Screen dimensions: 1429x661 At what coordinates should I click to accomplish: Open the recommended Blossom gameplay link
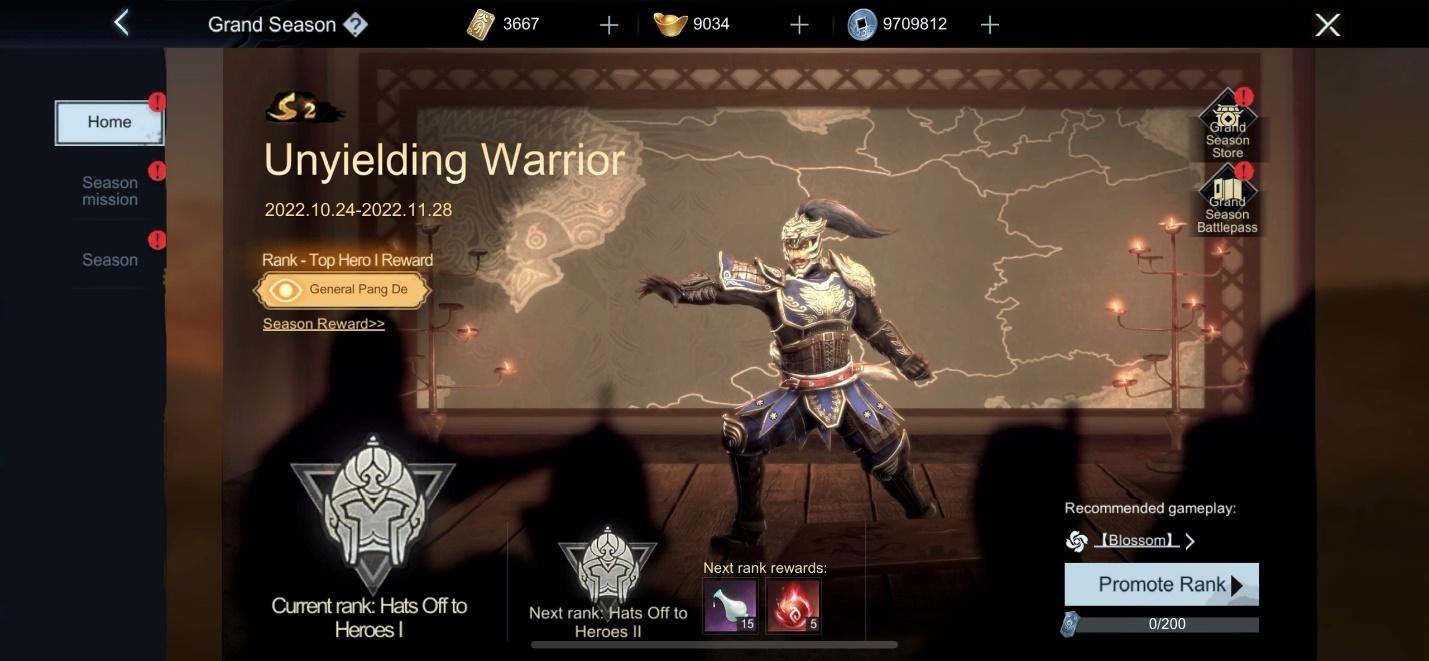coord(1135,541)
